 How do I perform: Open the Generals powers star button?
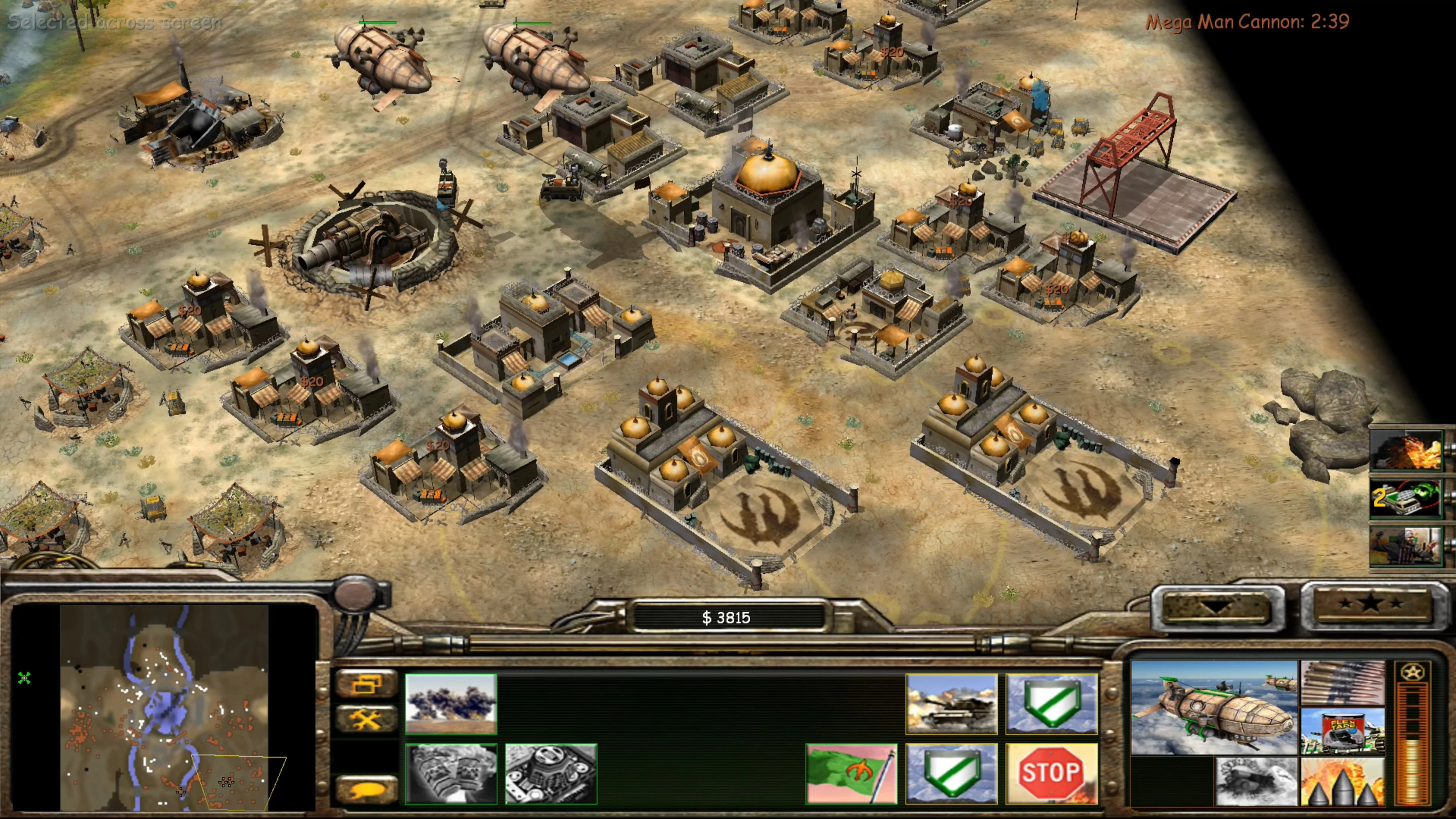point(1371,603)
